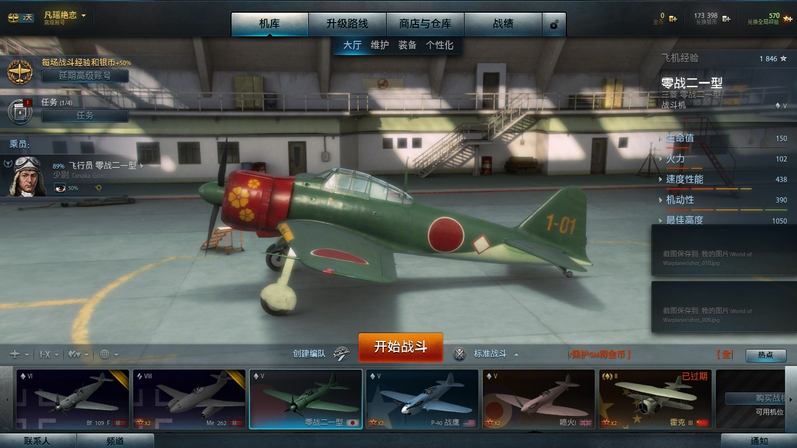The image size is (797, 448).
Task: Open the 标准战斗 battle type dropdown
Action: tap(494, 353)
